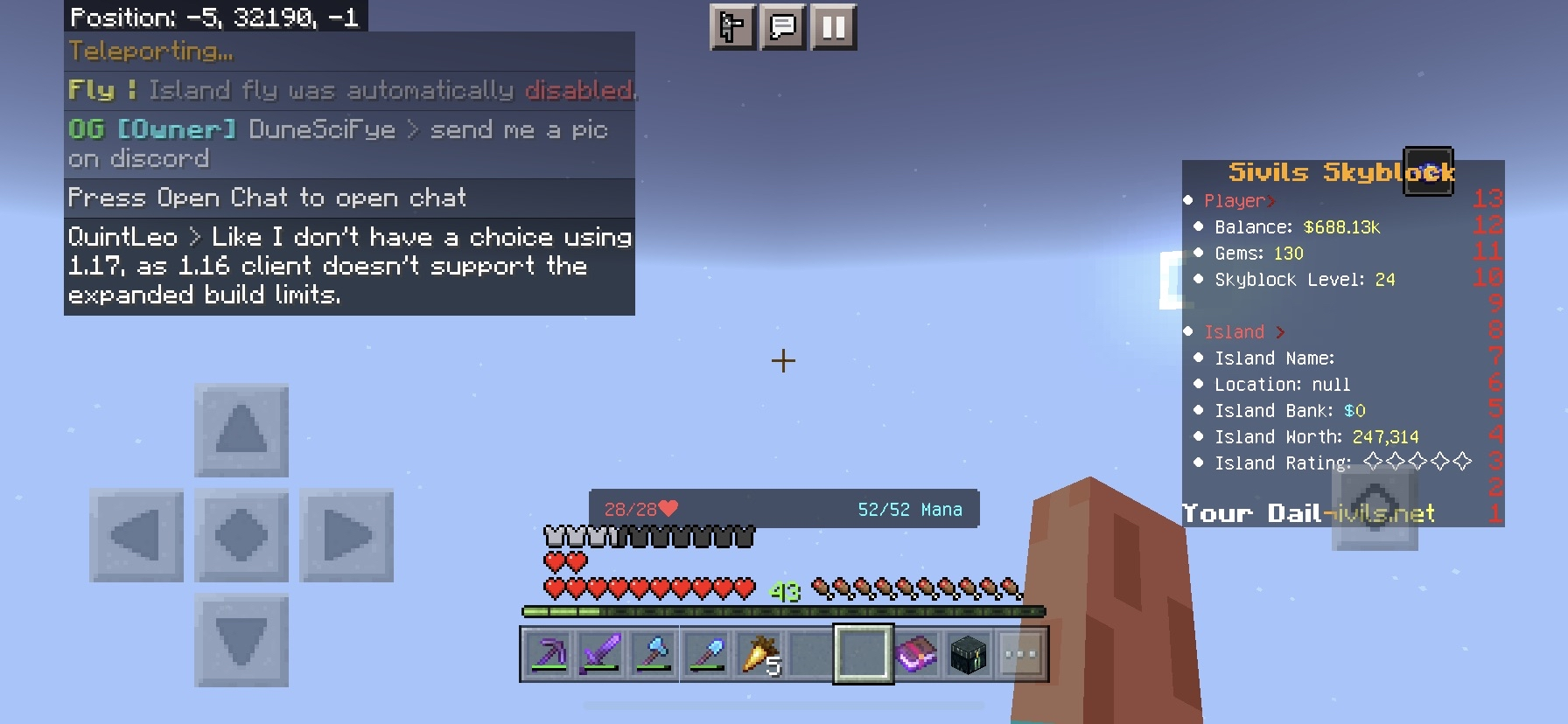
Task: Select the enchanted book in the hotbar
Action: click(914, 653)
